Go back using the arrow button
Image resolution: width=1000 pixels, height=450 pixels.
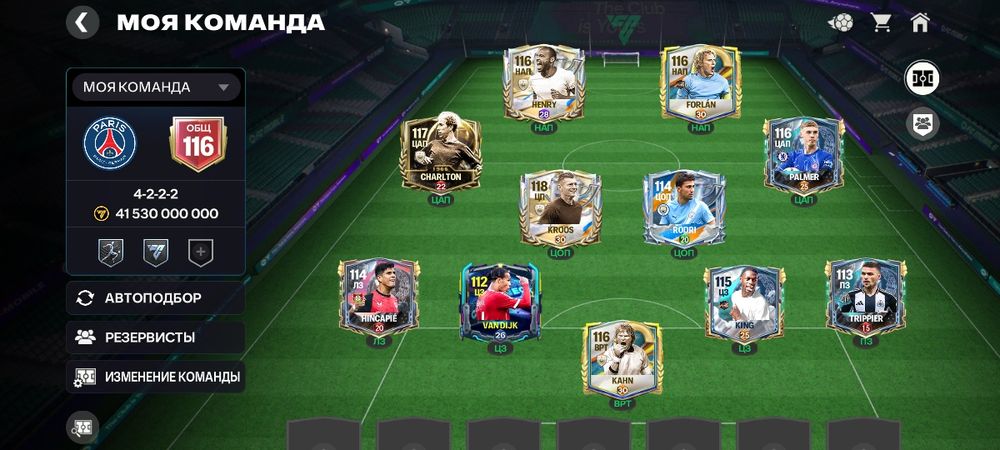coord(82,22)
